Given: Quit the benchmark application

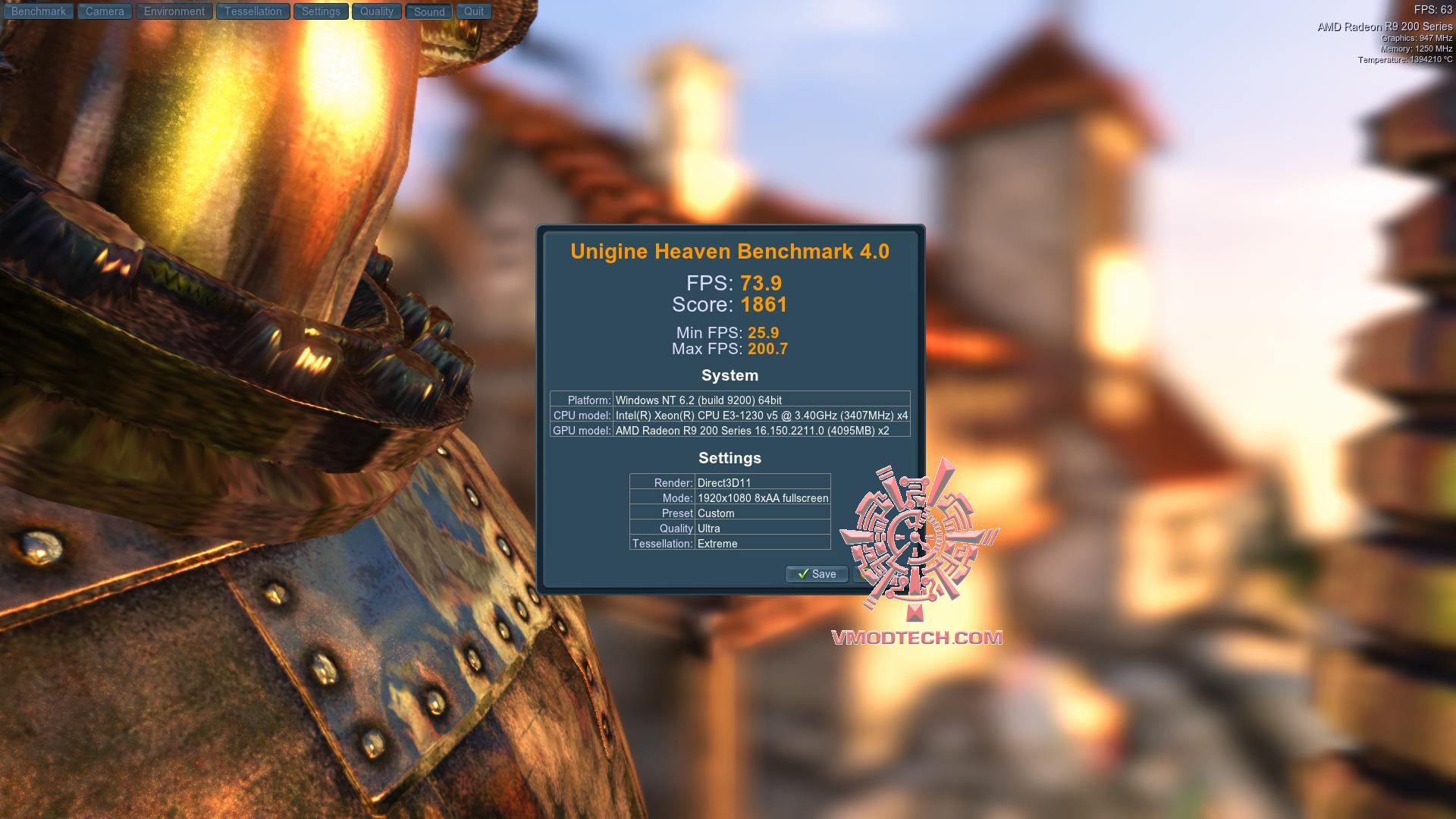Looking at the screenshot, I should pos(474,11).
